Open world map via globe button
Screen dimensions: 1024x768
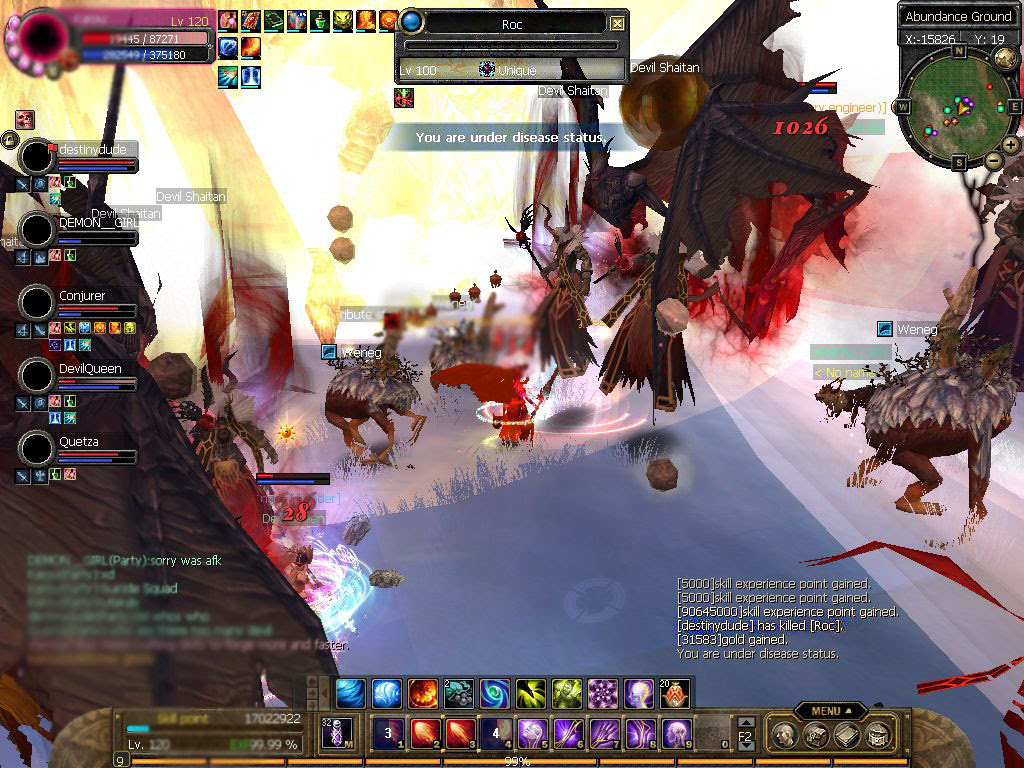(x=1005, y=59)
